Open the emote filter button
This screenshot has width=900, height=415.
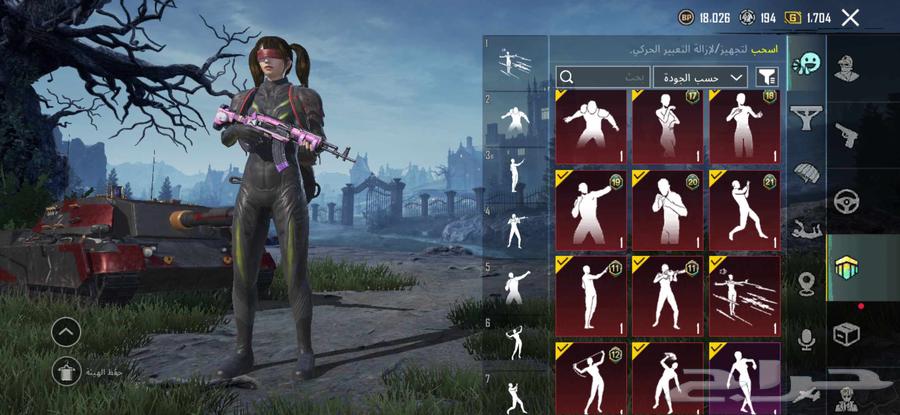[767, 77]
